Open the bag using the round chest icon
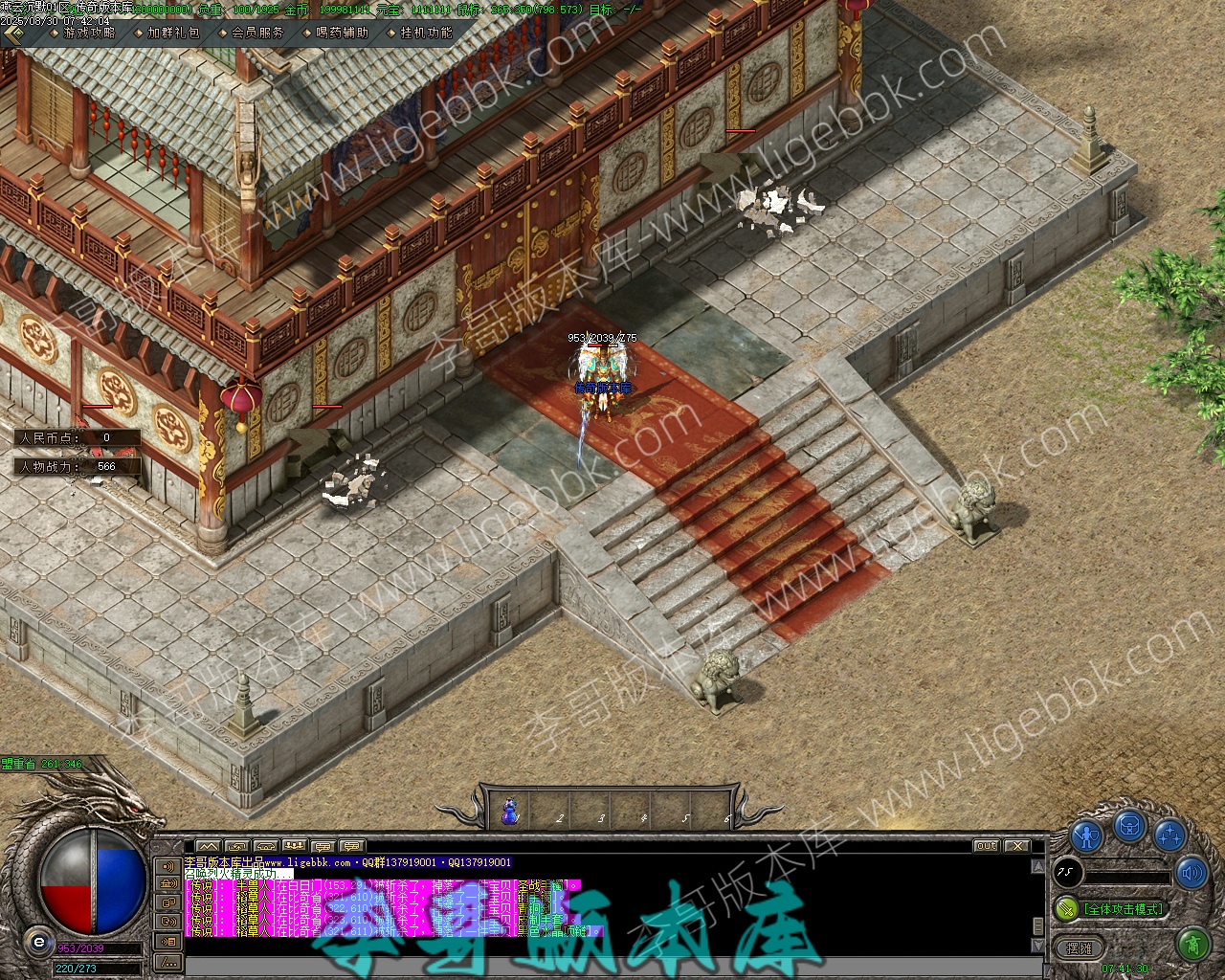Viewport: 1225px width, 980px height. click(x=1129, y=825)
